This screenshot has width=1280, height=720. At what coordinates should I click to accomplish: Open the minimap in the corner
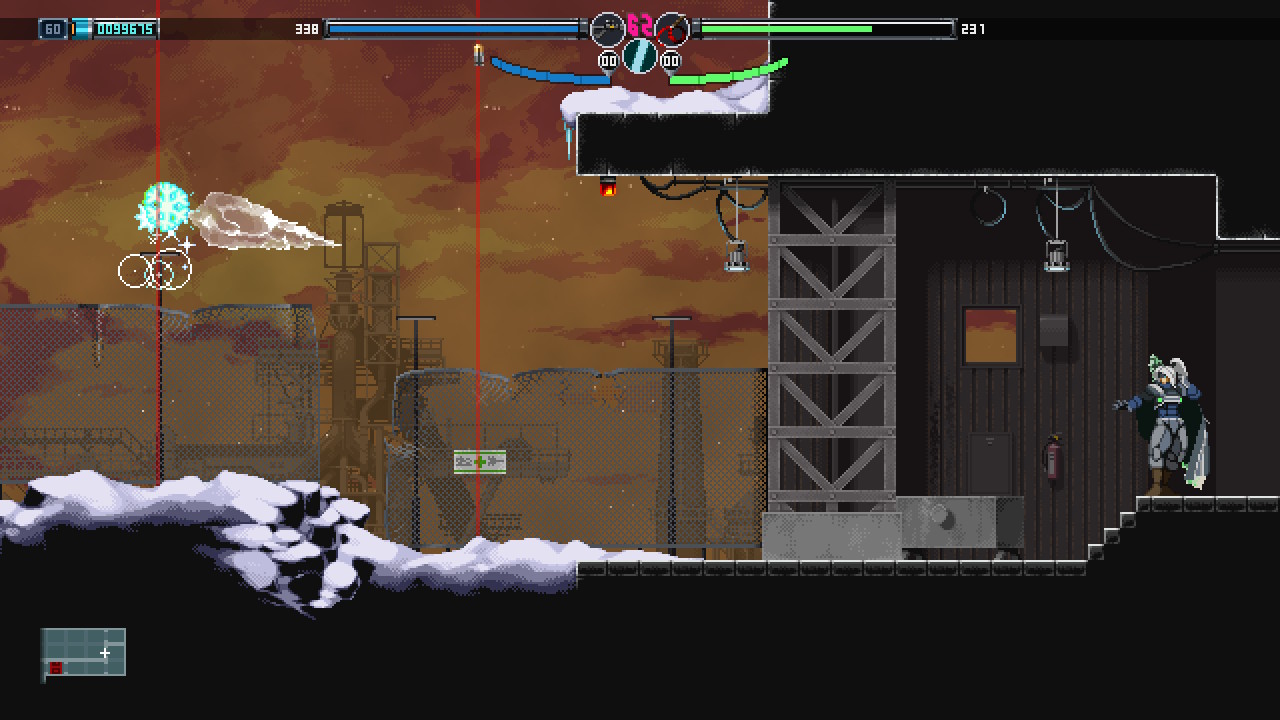(84, 652)
